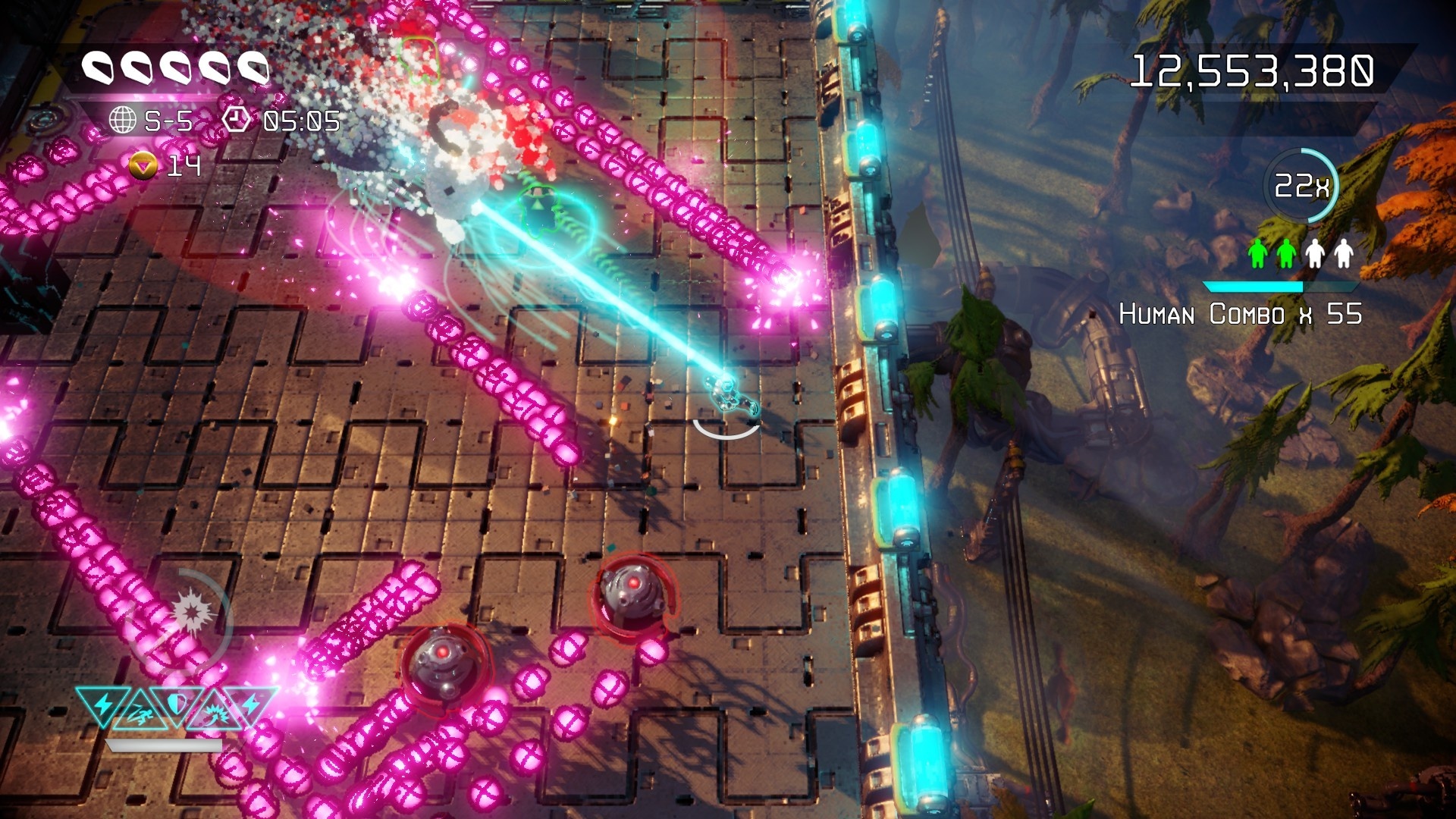This screenshot has height=819, width=1456.
Task: Click the shield power-up triangle icon
Action: click(x=177, y=704)
